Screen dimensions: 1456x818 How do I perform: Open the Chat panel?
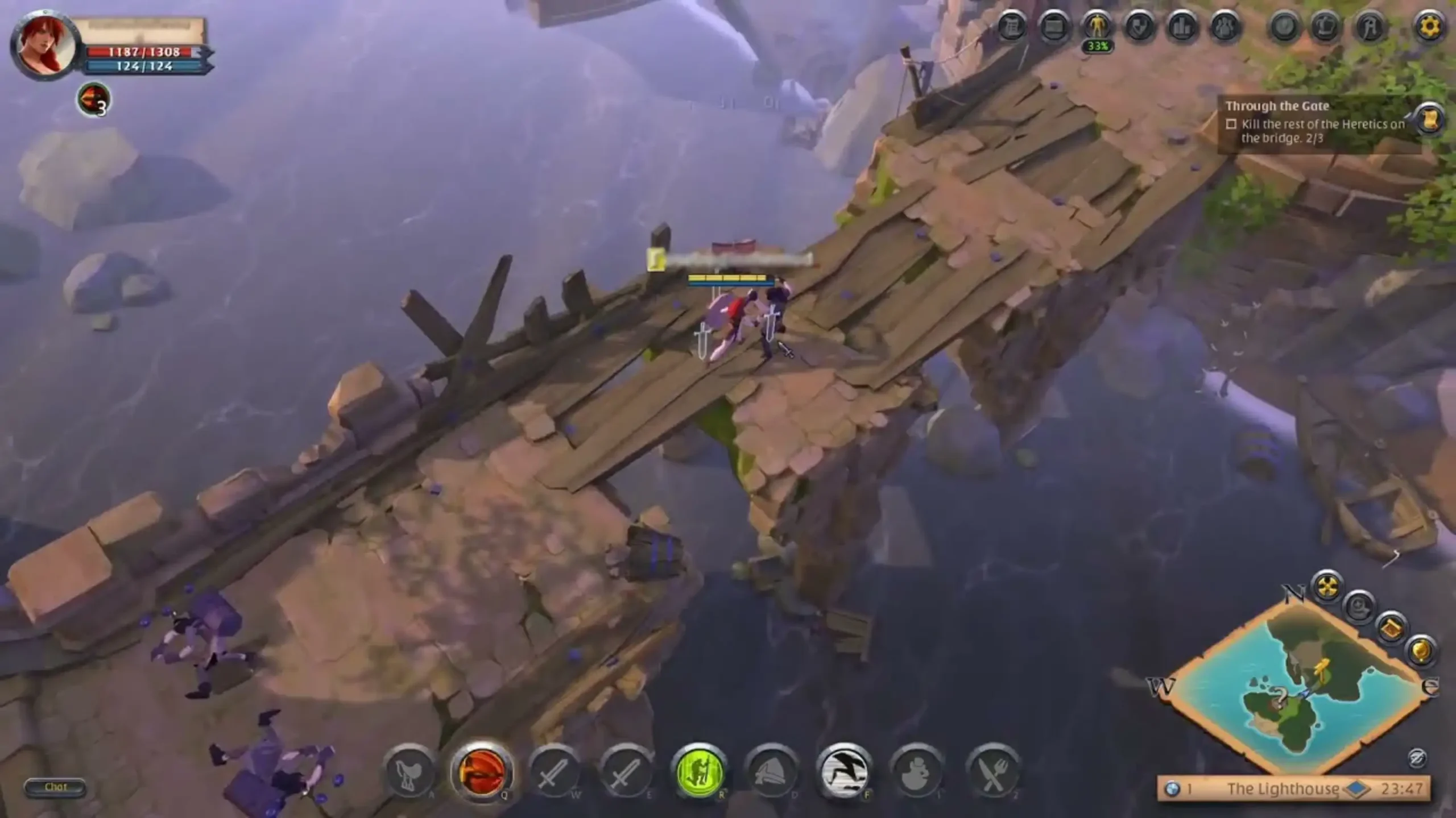[57, 787]
